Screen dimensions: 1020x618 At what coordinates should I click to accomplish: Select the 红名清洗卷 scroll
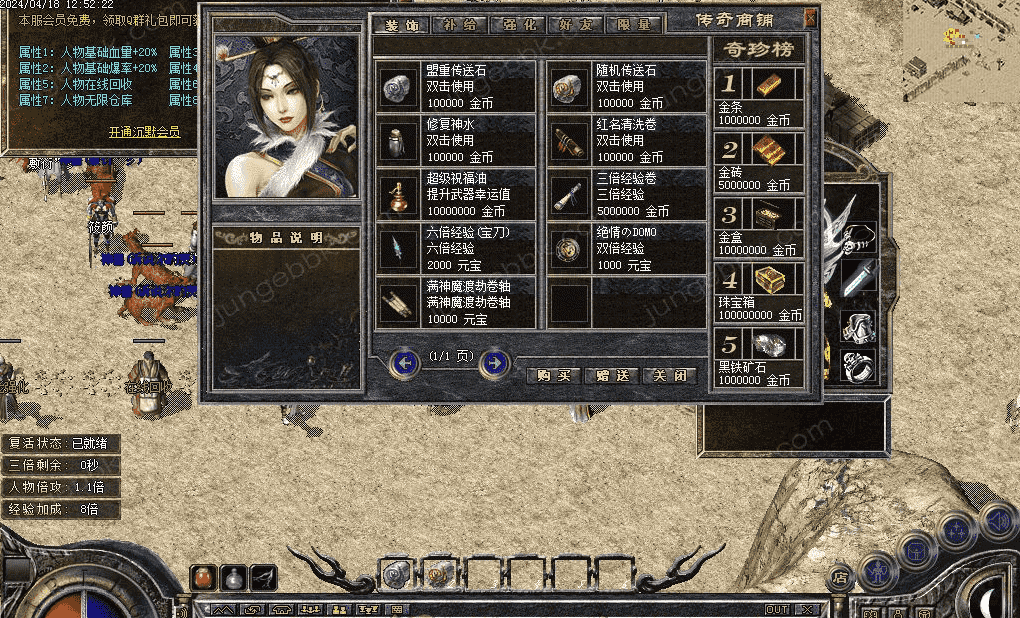(628, 141)
